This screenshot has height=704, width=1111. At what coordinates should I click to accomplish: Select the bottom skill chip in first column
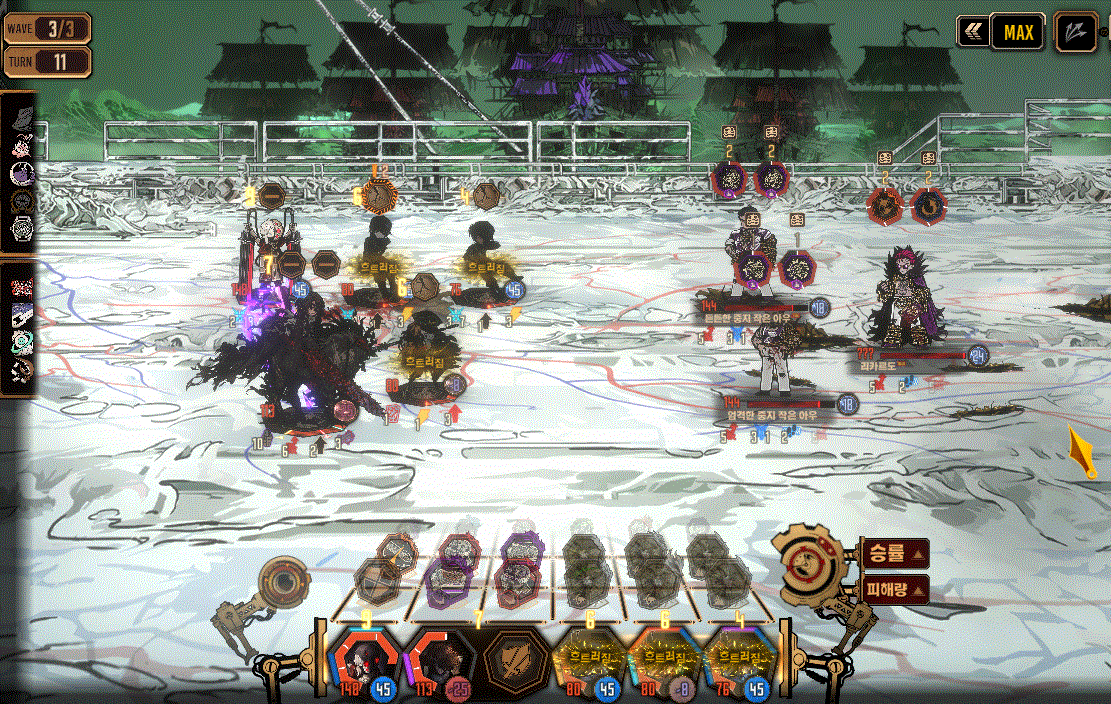[377, 581]
